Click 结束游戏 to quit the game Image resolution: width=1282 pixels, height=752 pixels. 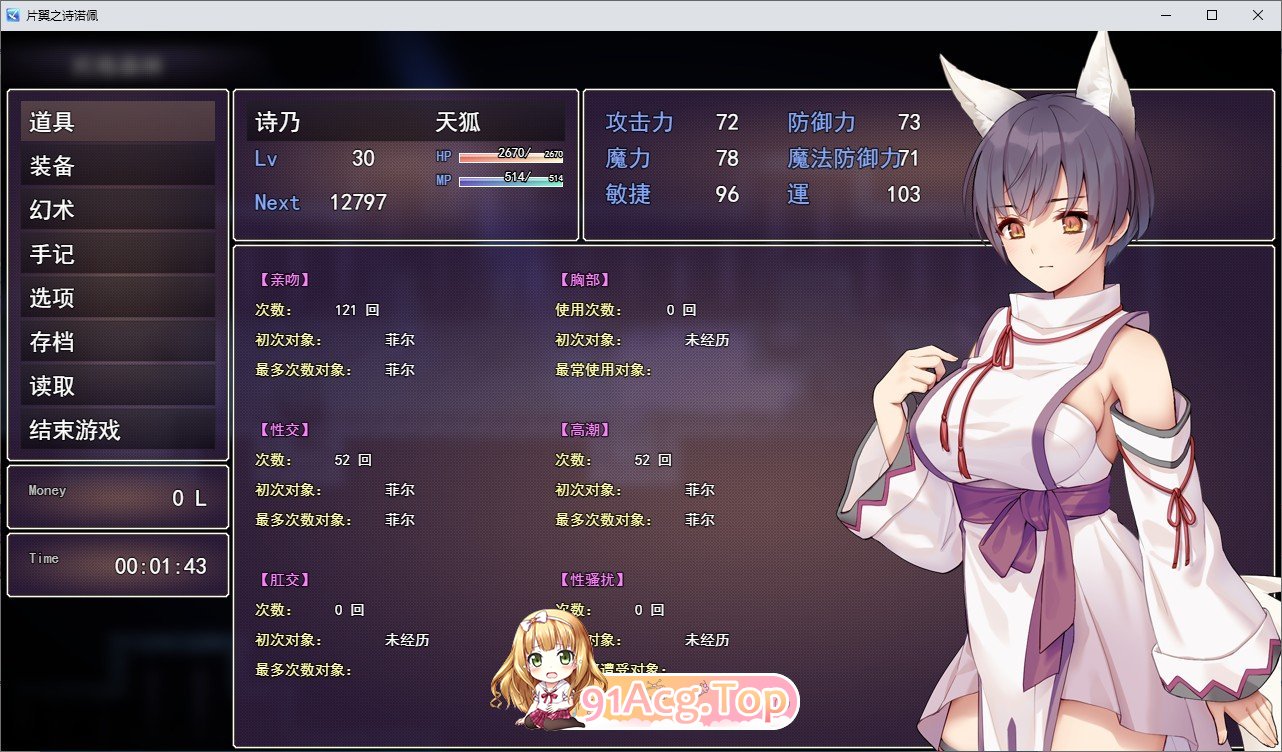(117, 430)
